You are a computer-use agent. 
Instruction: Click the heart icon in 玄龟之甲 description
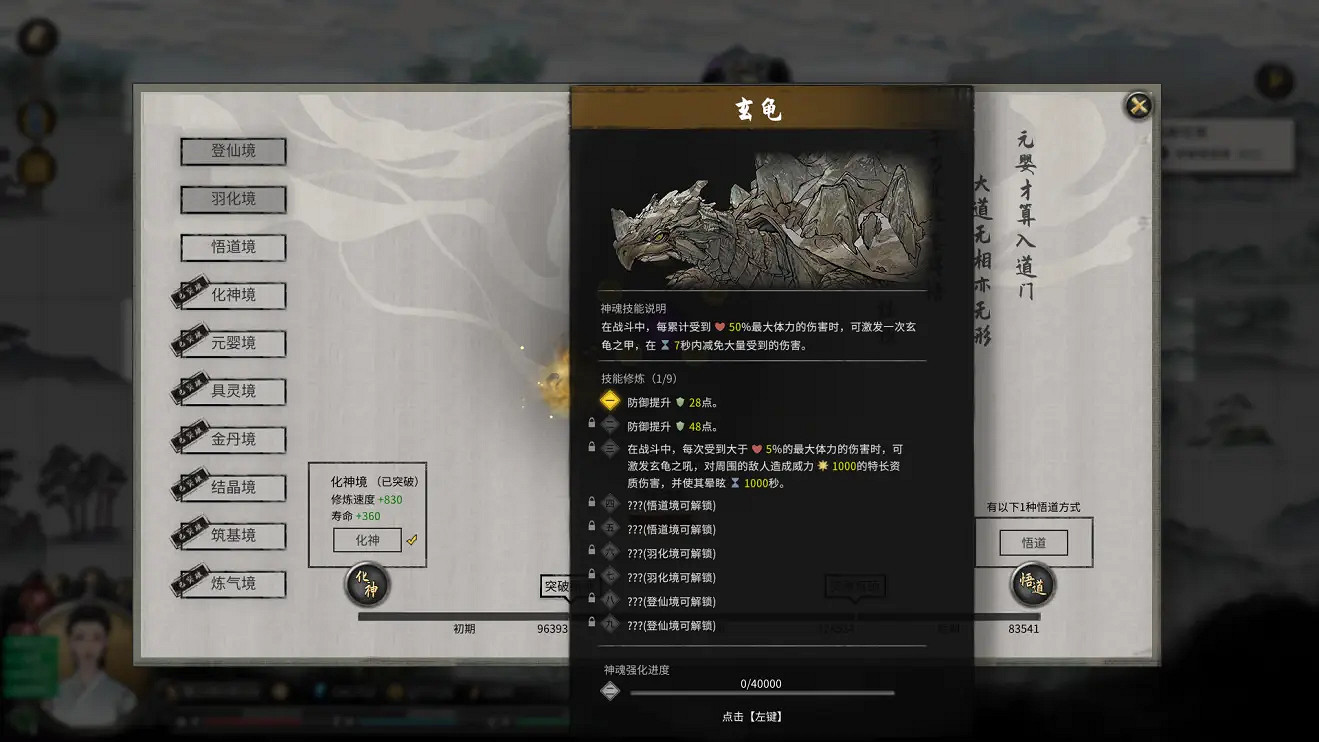720,327
